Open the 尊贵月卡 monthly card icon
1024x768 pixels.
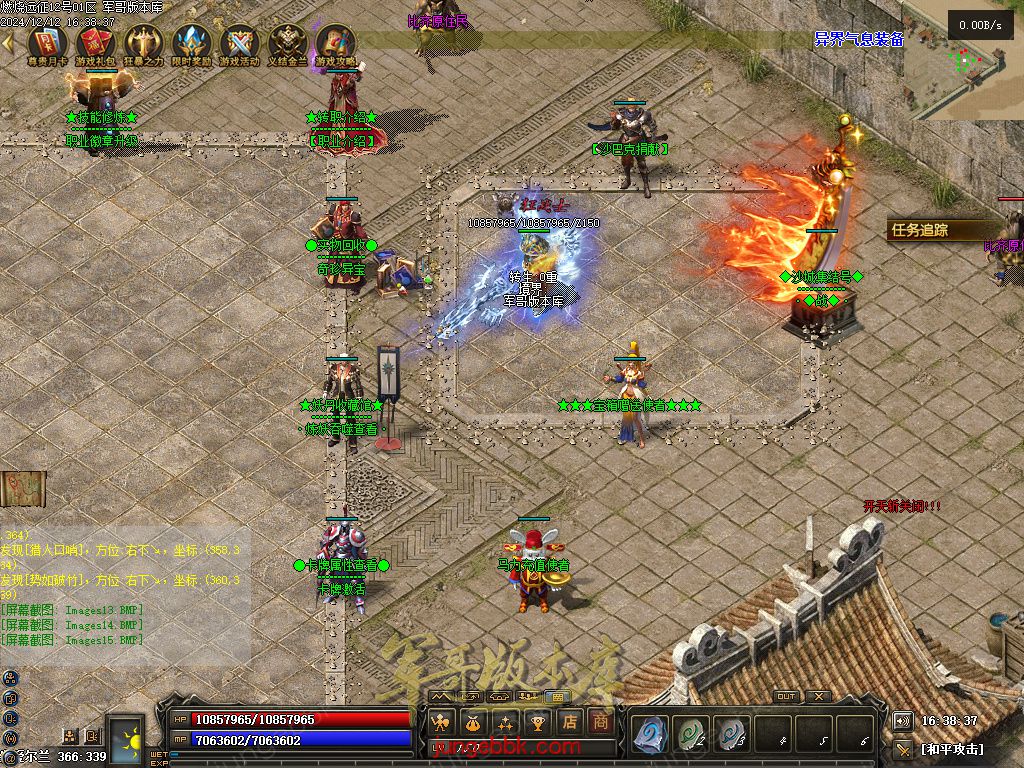(x=47, y=43)
